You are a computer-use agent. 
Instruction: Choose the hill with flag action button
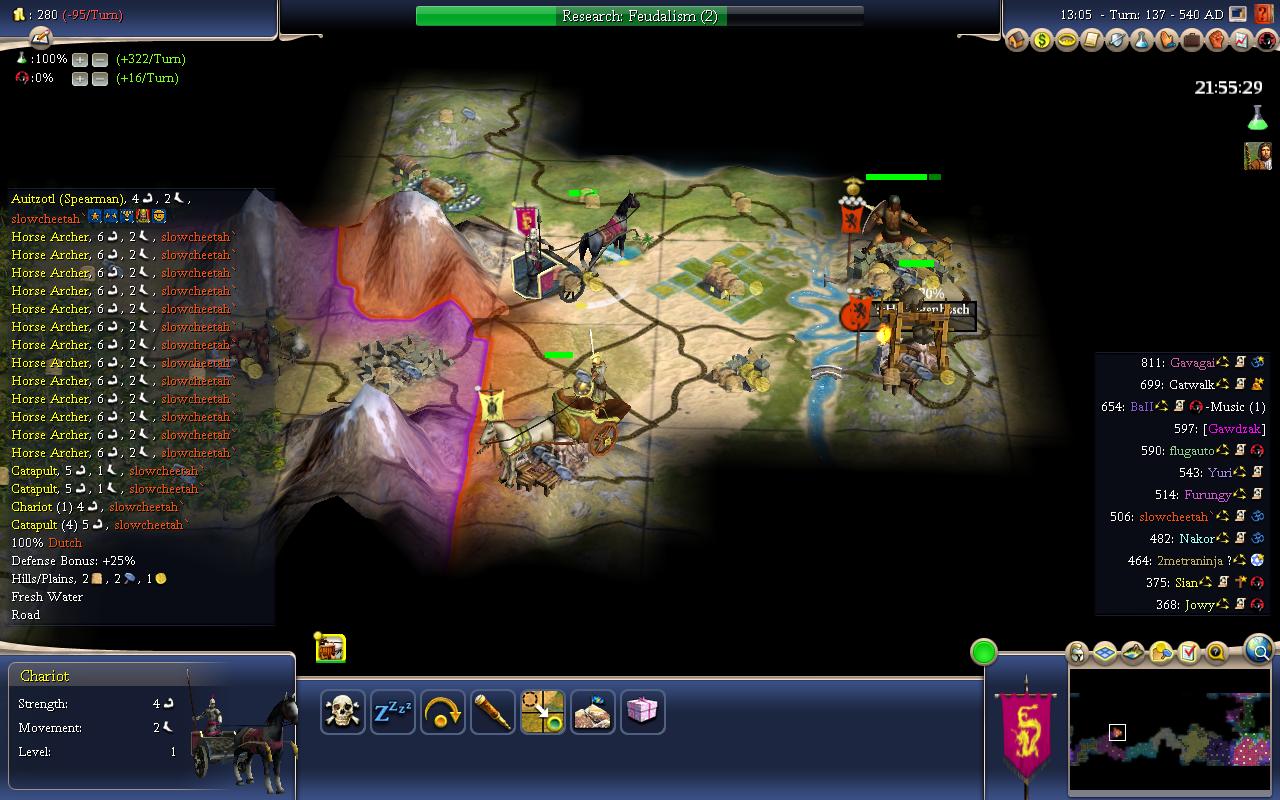tap(592, 712)
